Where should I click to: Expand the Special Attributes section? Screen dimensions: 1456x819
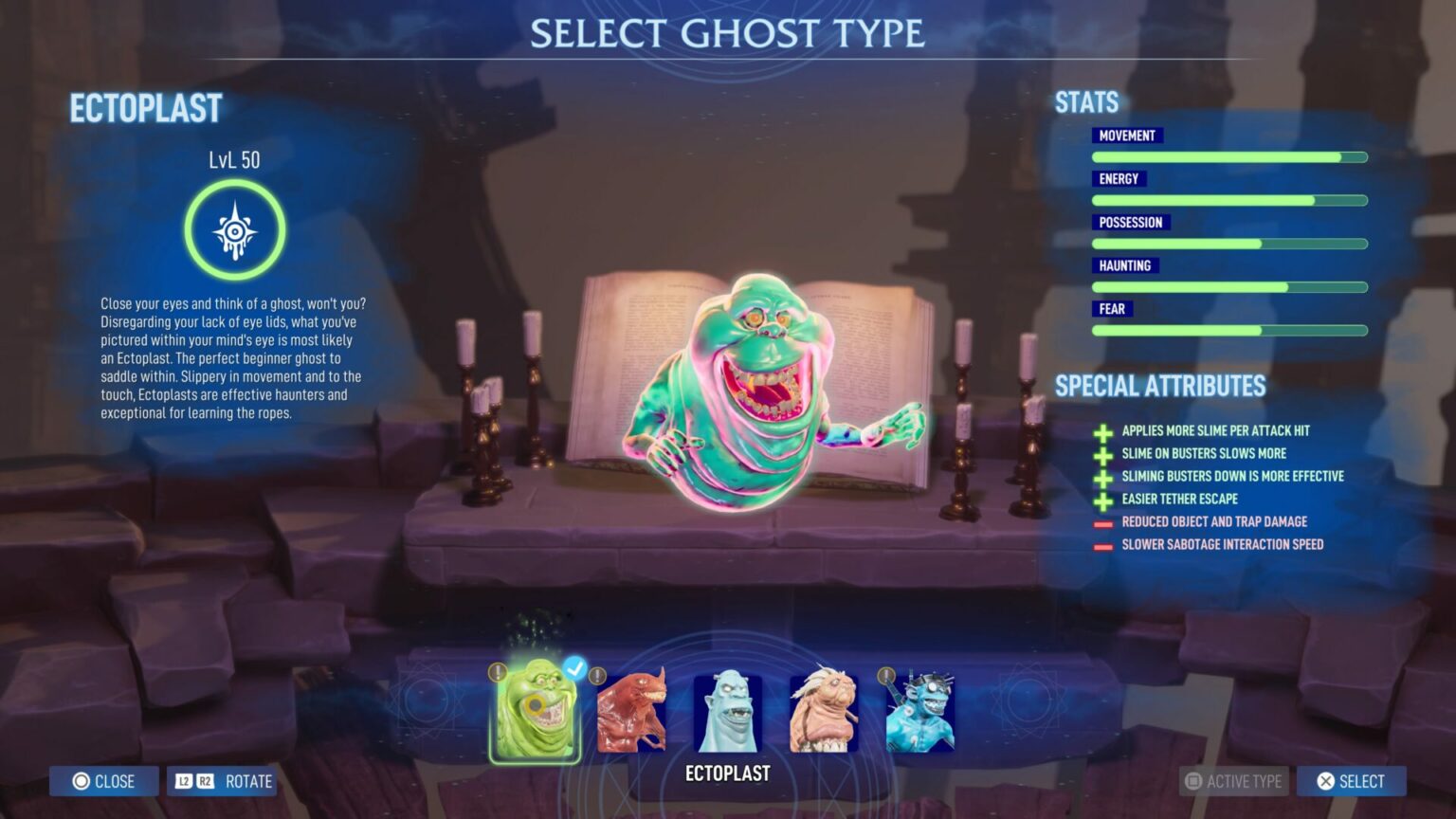point(1159,386)
